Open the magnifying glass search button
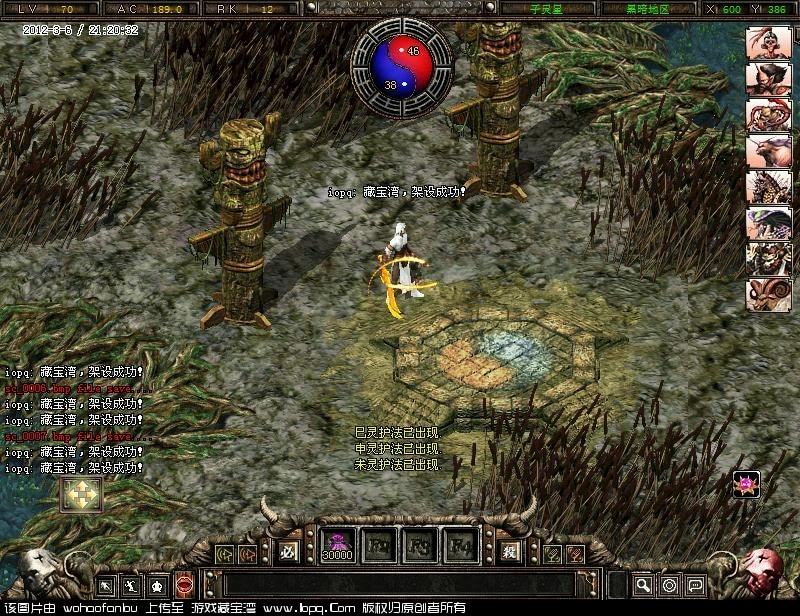This screenshot has width=800, height=616. click(643, 584)
